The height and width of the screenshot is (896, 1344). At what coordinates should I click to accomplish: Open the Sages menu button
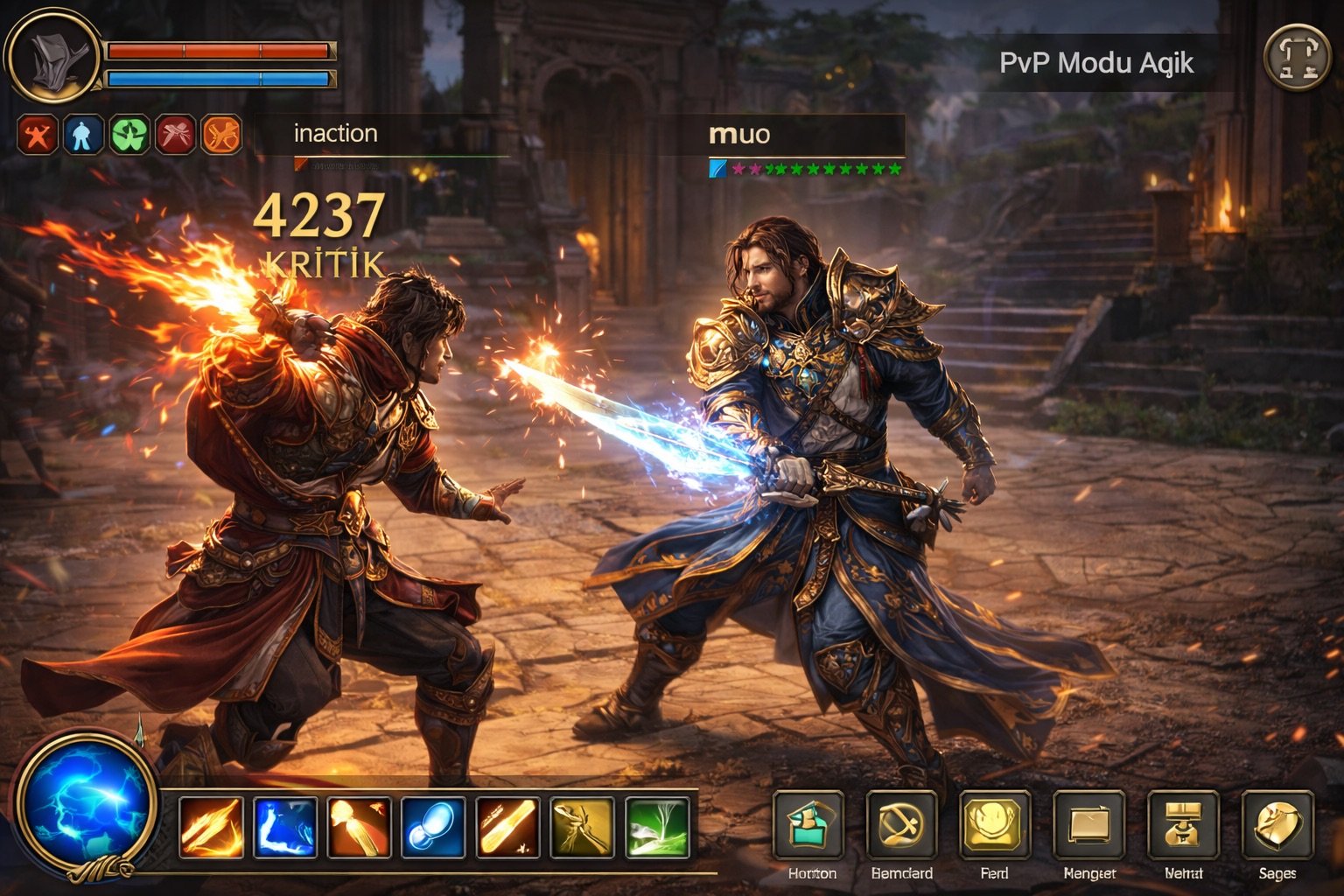pyautogui.click(x=1277, y=825)
